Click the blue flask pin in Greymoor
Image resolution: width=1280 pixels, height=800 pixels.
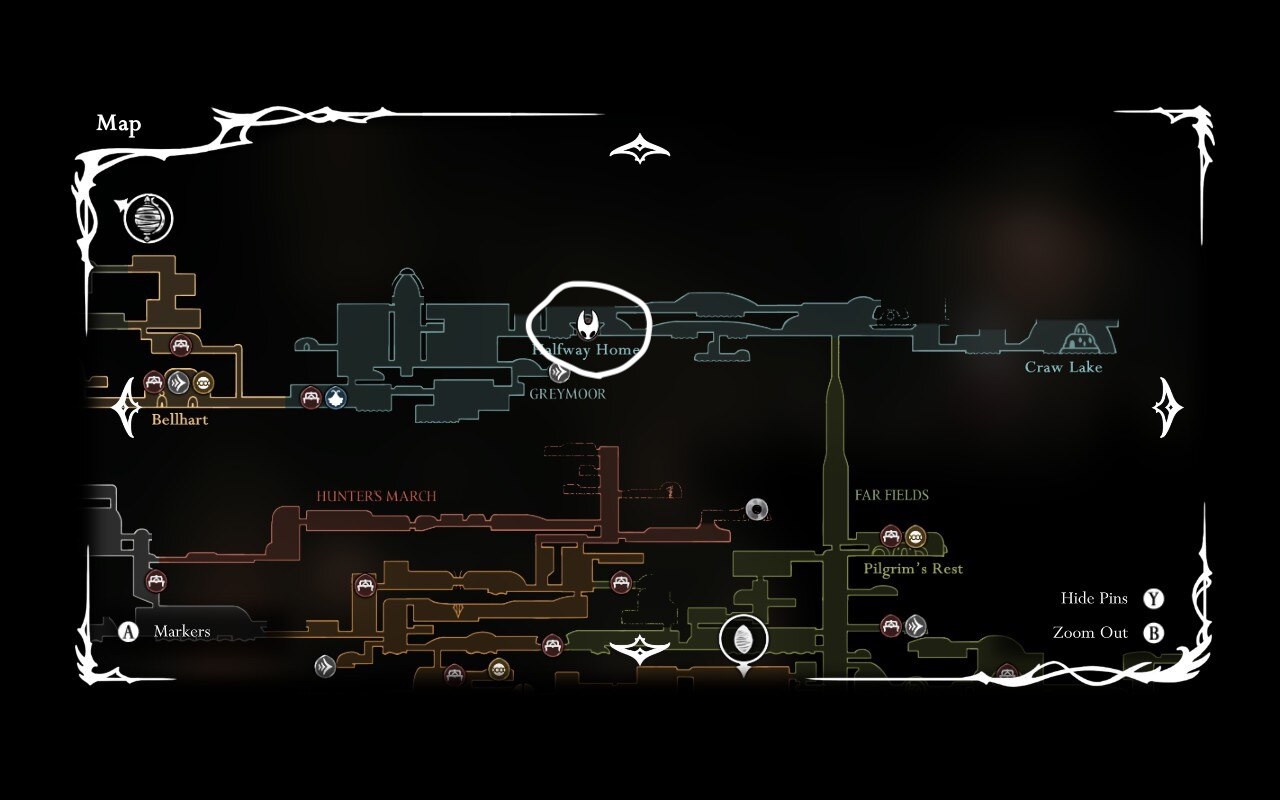tap(337, 399)
